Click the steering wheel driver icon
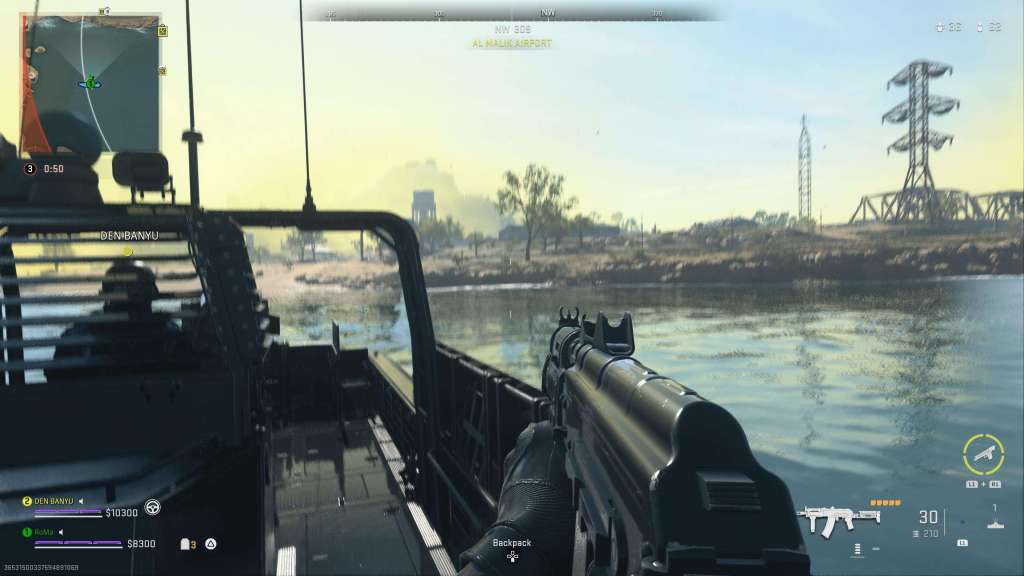The width and height of the screenshot is (1024, 576). click(151, 507)
